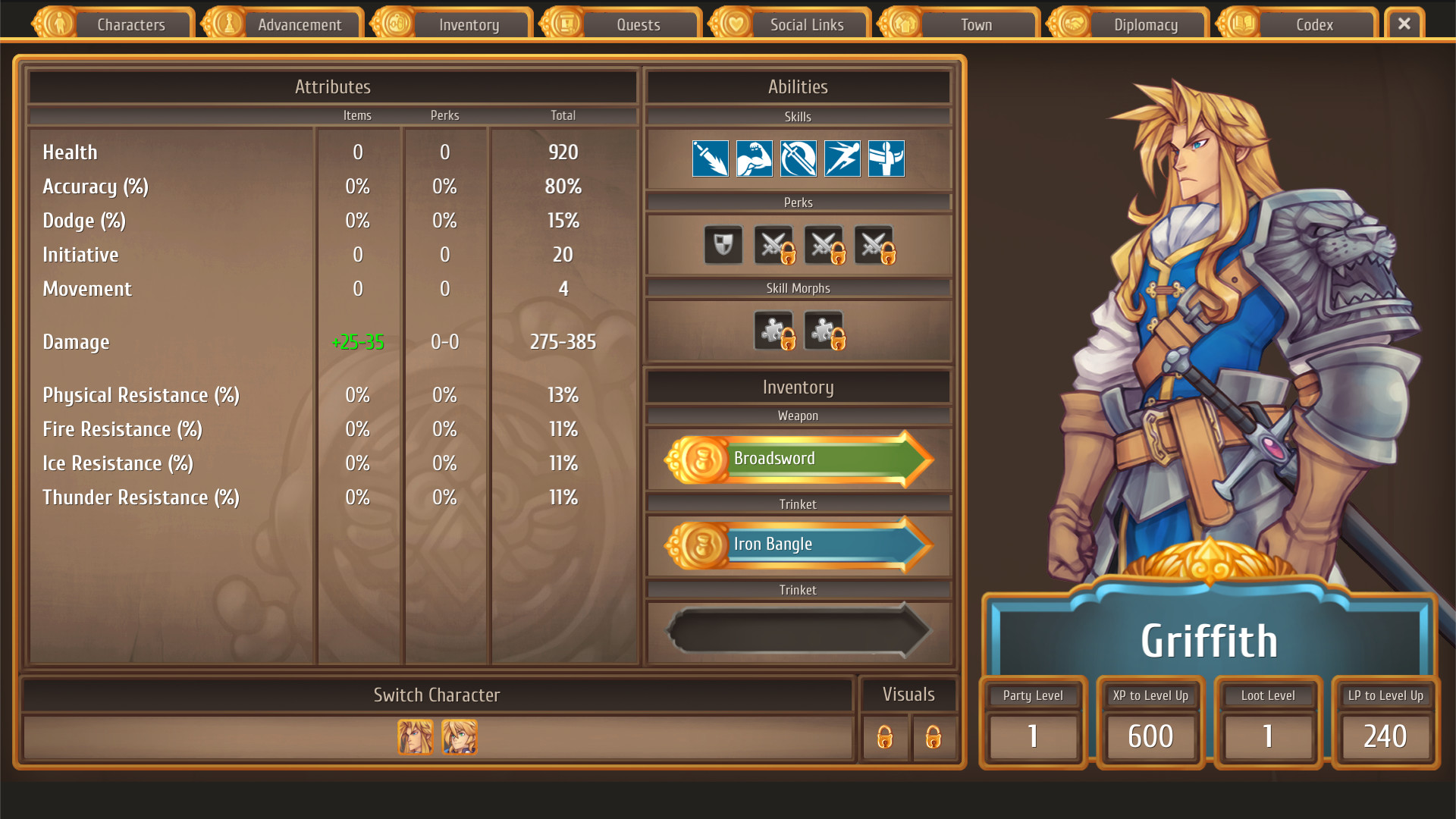The image size is (1456, 819).
Task: Open the flexing arm strength skill
Action: (x=755, y=158)
